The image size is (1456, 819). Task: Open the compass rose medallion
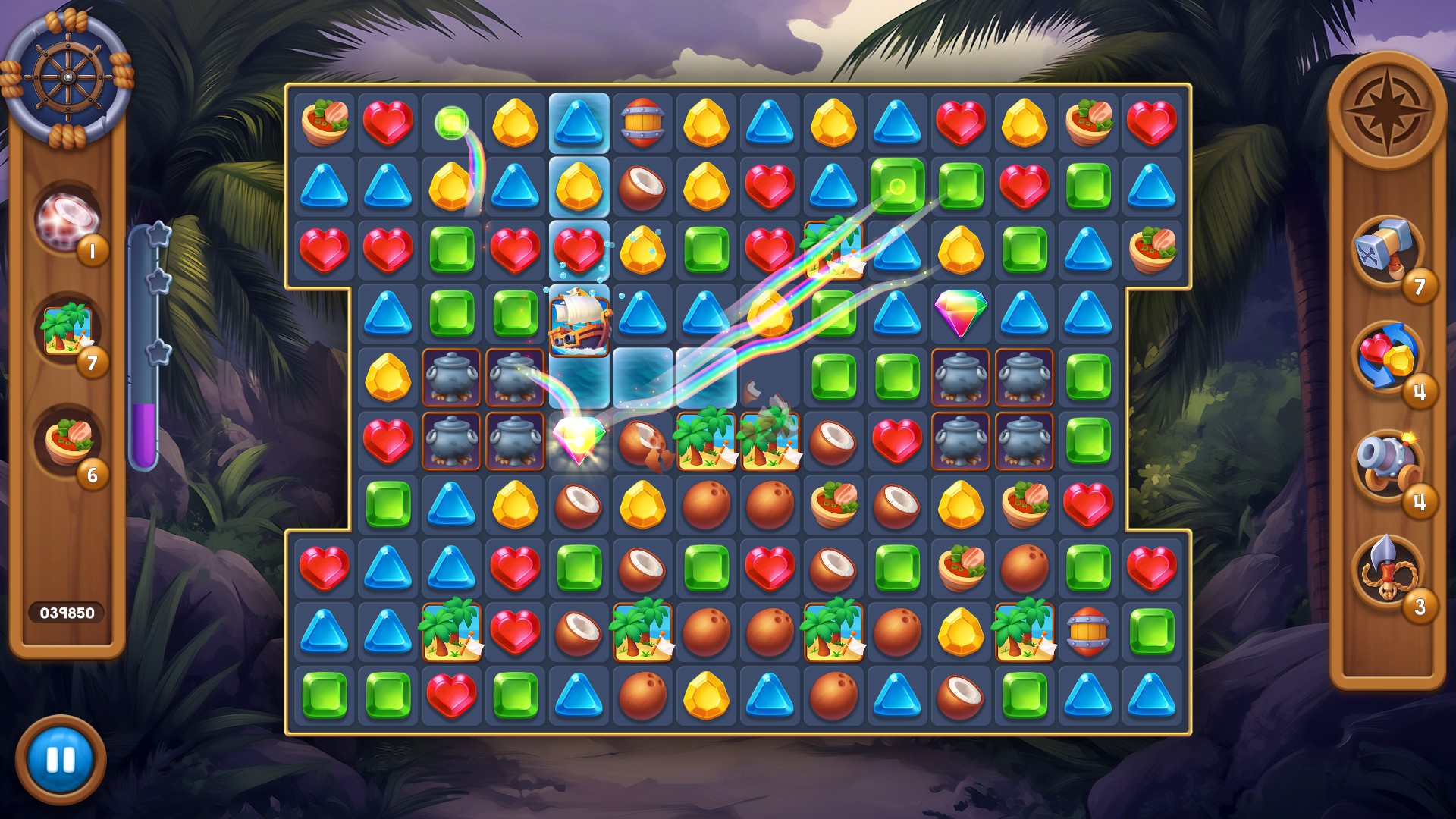point(1386,108)
